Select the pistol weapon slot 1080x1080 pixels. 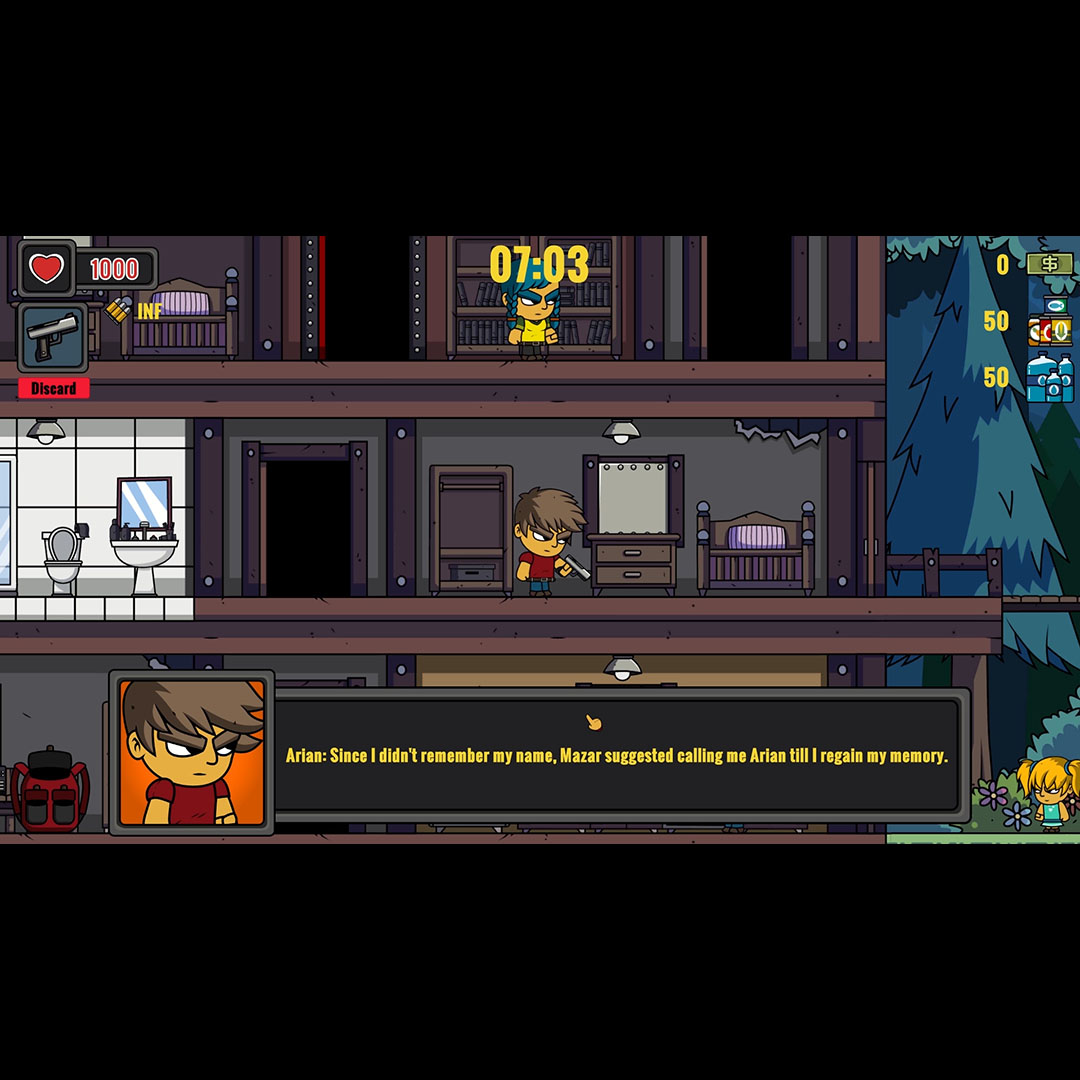53,337
